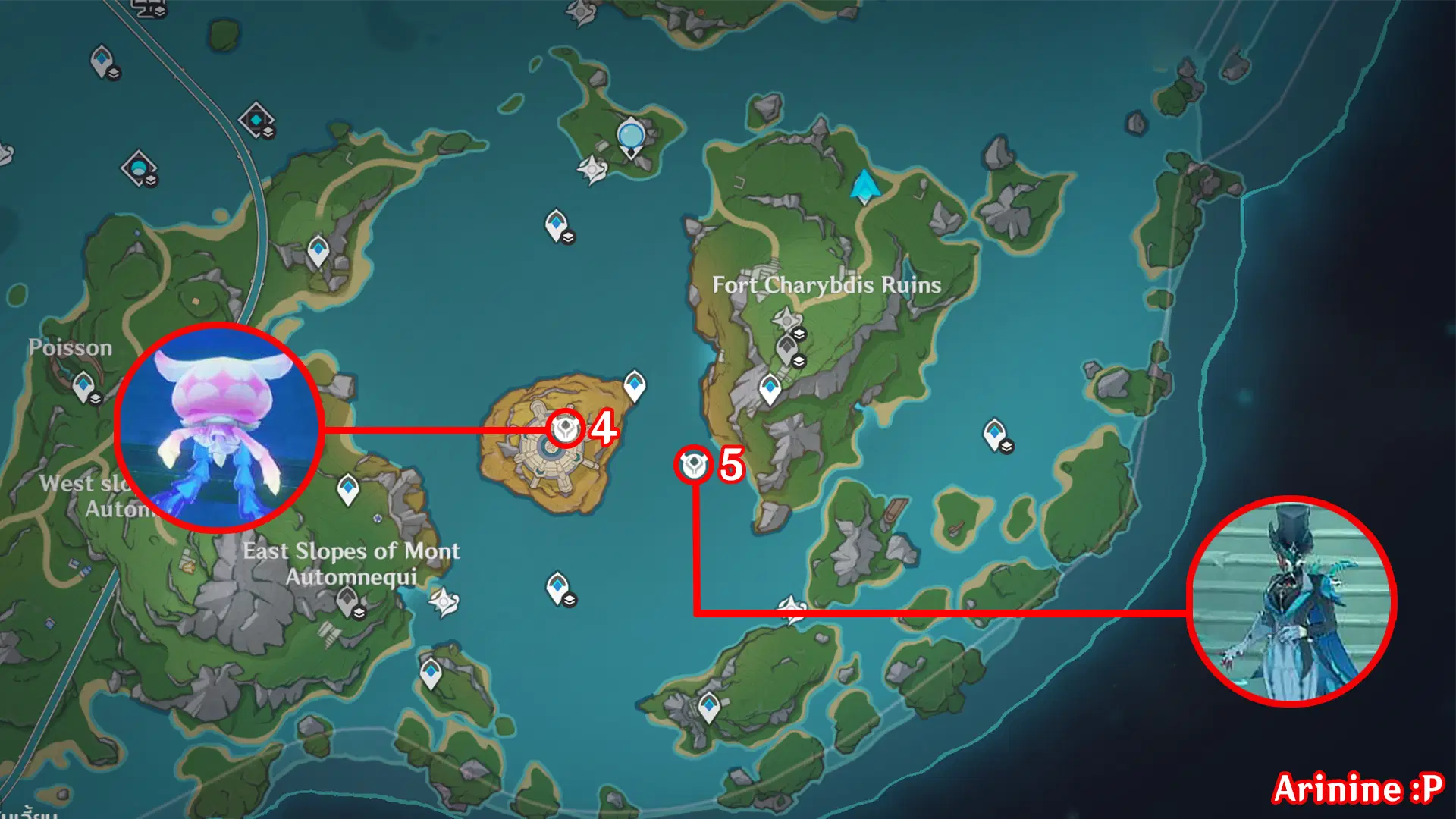Click the teleport waypoint inside Fort Charybdis Ruins
This screenshot has height=819, width=1456.
[x=770, y=387]
